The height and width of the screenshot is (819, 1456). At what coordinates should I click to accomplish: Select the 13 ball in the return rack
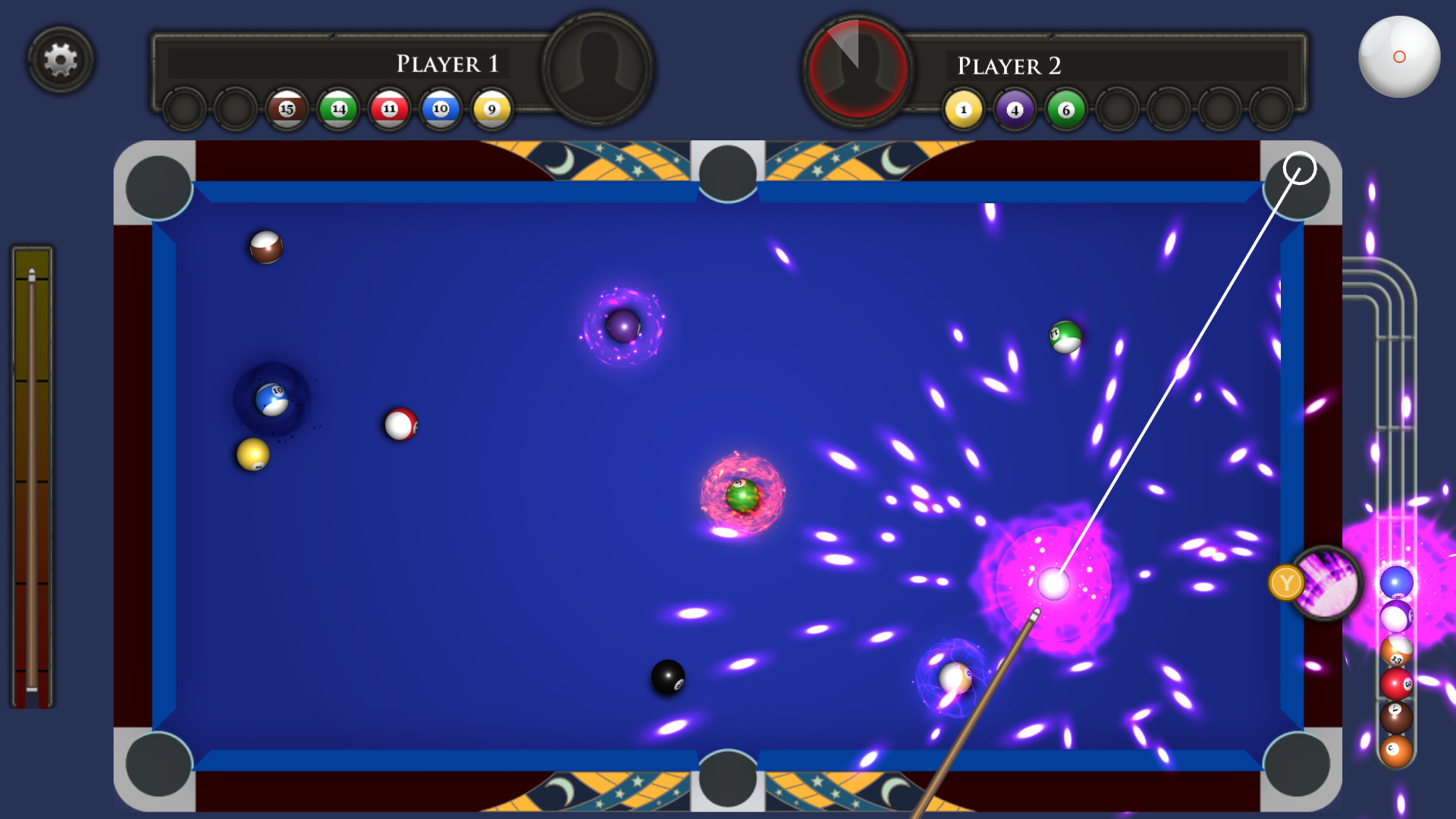coord(1395,650)
